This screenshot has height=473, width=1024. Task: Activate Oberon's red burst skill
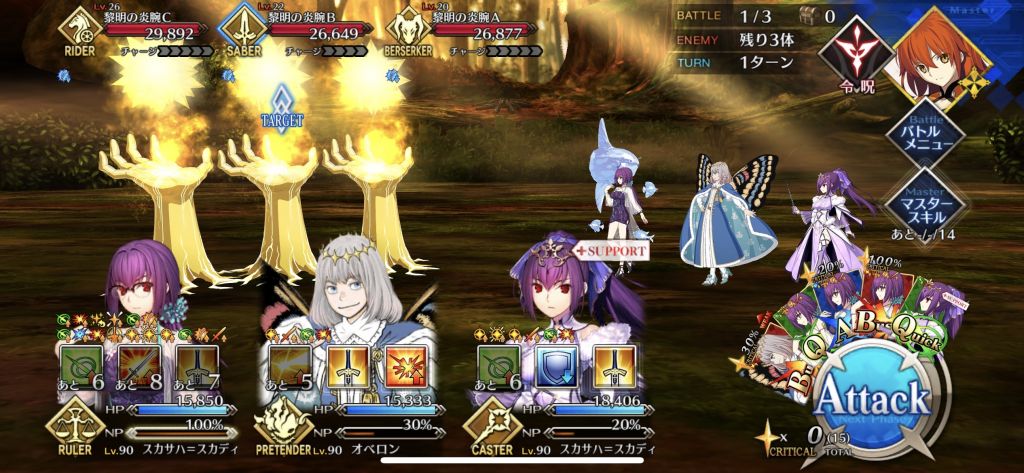click(x=404, y=366)
